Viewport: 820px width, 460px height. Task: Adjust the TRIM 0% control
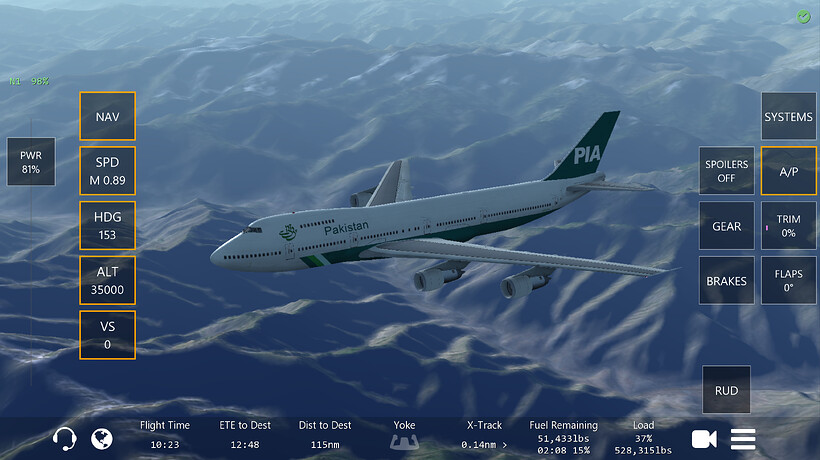click(x=788, y=226)
